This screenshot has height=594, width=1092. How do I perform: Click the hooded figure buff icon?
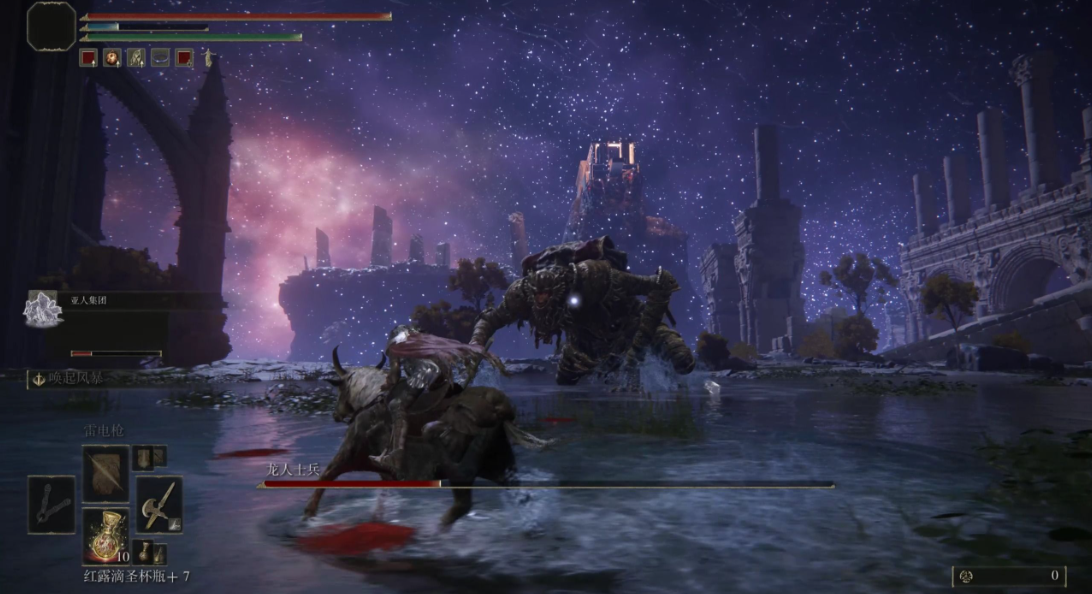click(x=136, y=58)
